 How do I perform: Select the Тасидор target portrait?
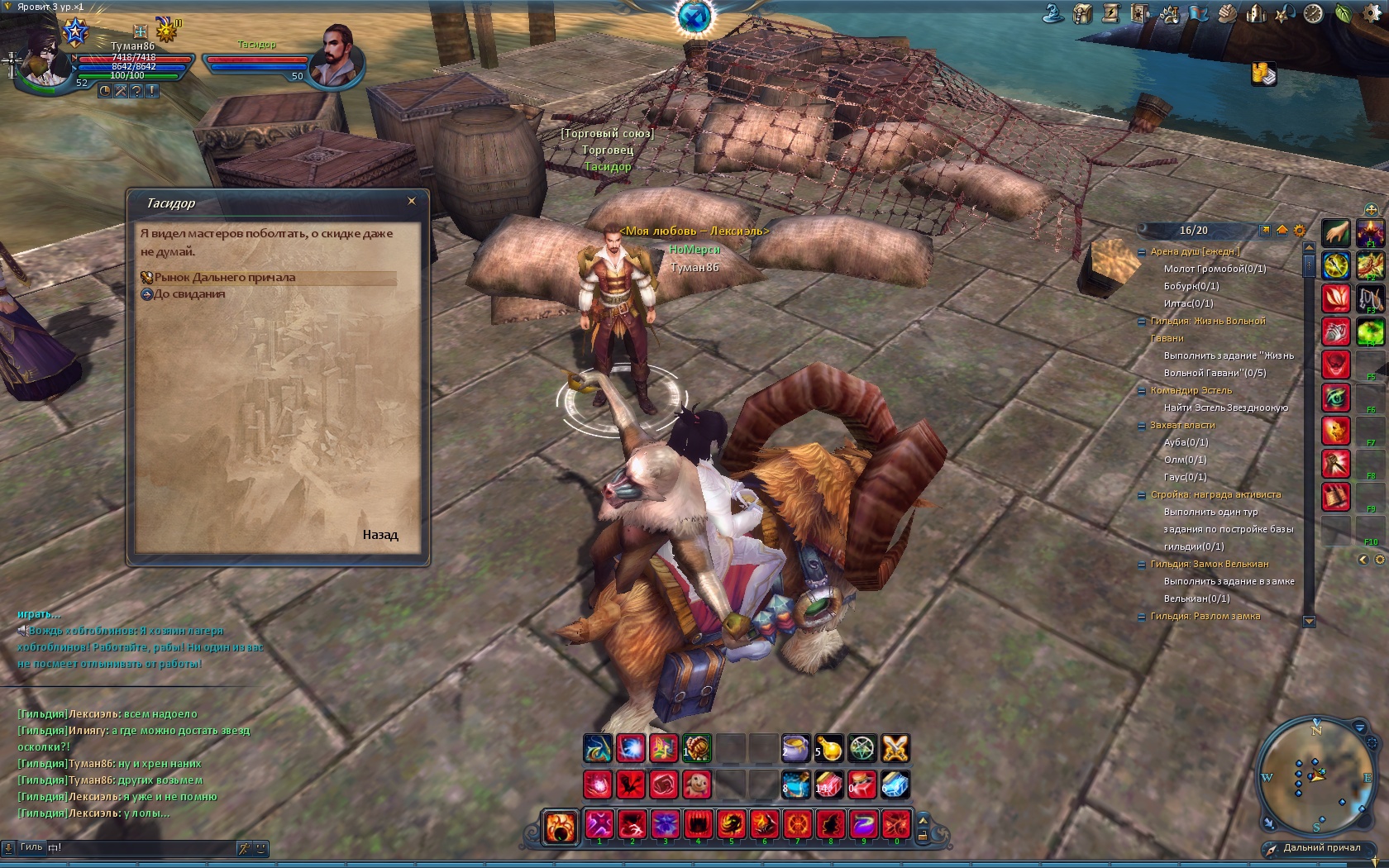point(337,56)
